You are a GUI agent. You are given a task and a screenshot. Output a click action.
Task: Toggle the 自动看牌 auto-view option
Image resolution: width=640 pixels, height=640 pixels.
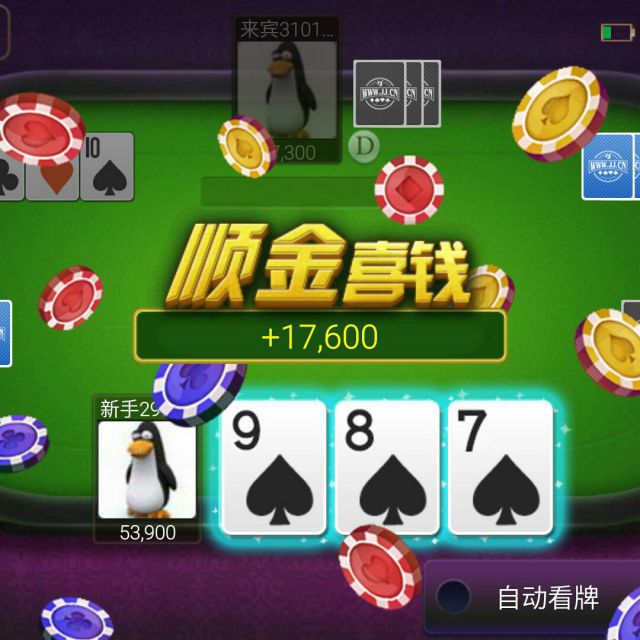pos(453,597)
